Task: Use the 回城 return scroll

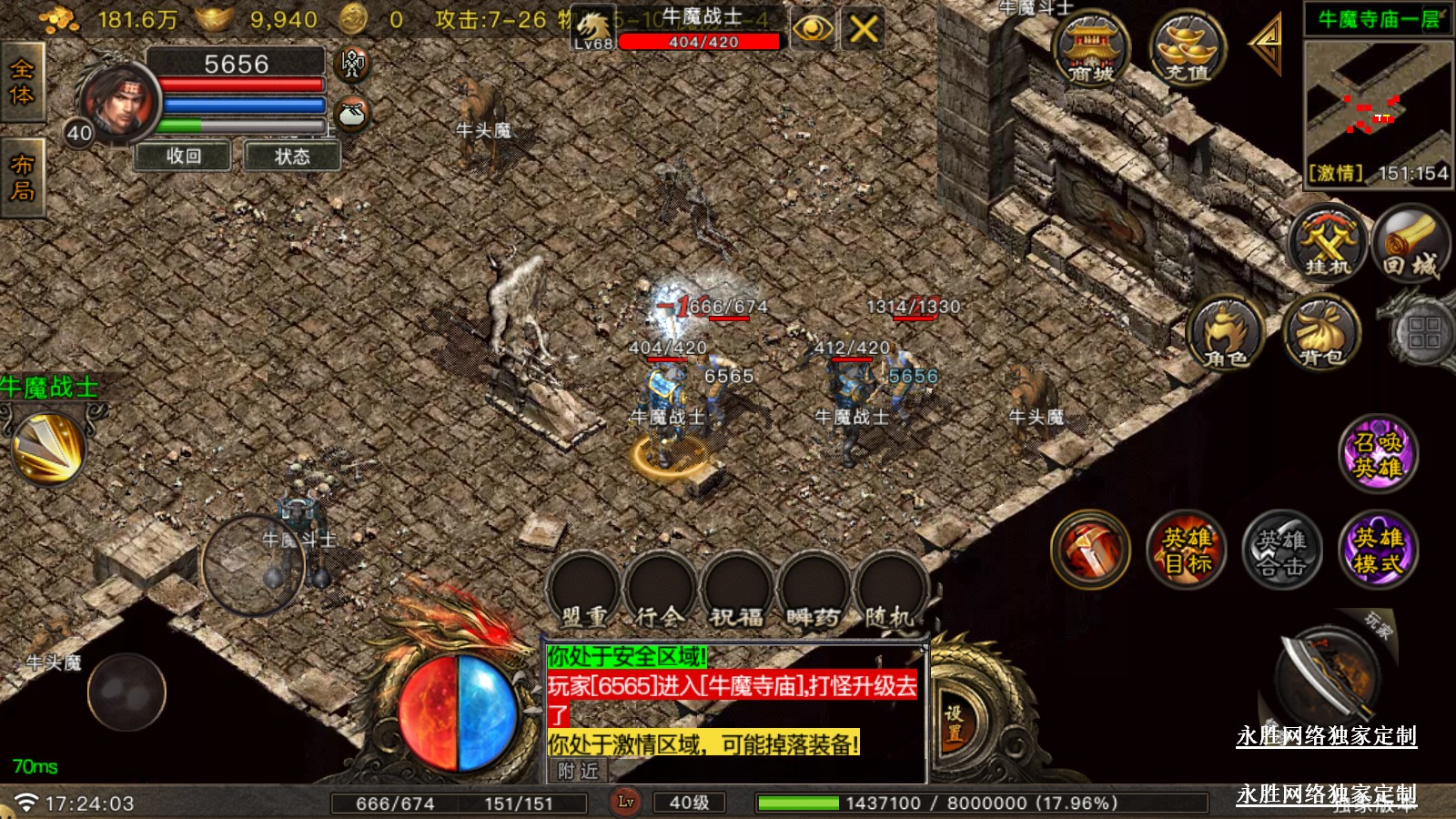Action: pos(1410,244)
